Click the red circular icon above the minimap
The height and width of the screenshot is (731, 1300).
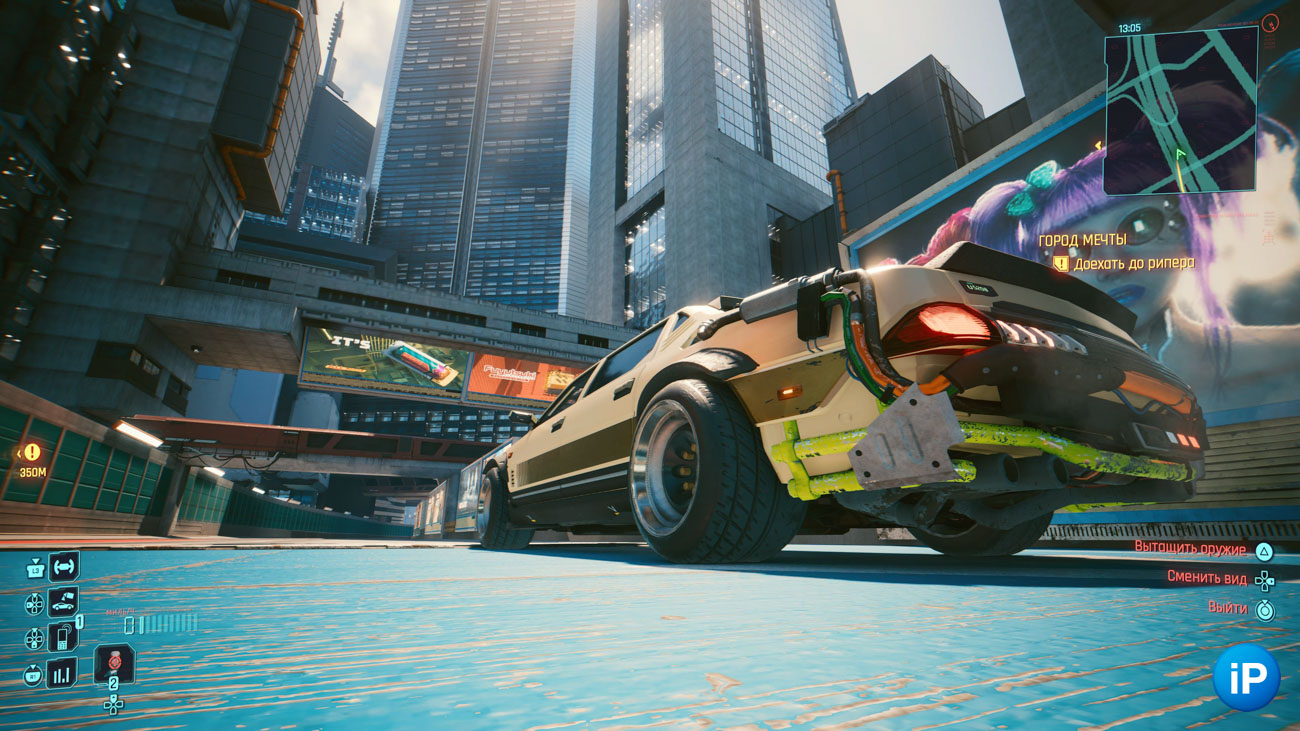tap(1270, 22)
